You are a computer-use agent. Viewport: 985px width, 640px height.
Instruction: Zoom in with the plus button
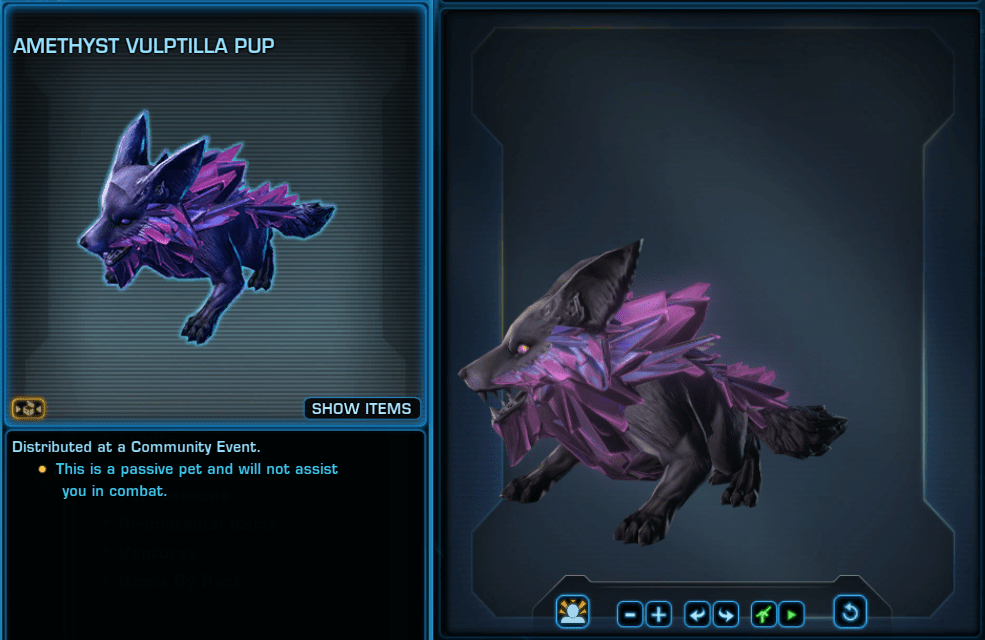(x=658, y=614)
